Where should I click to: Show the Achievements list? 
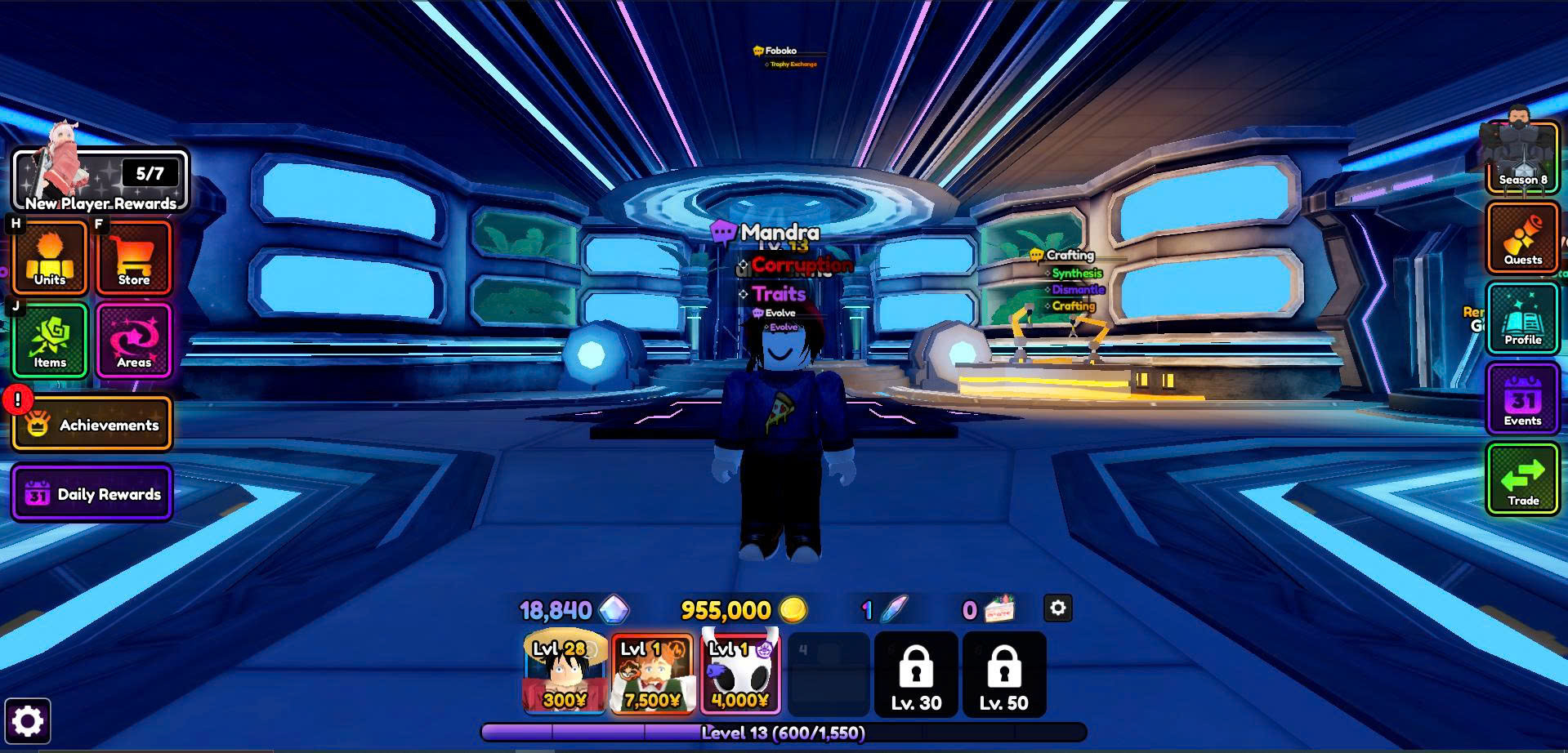tap(92, 425)
